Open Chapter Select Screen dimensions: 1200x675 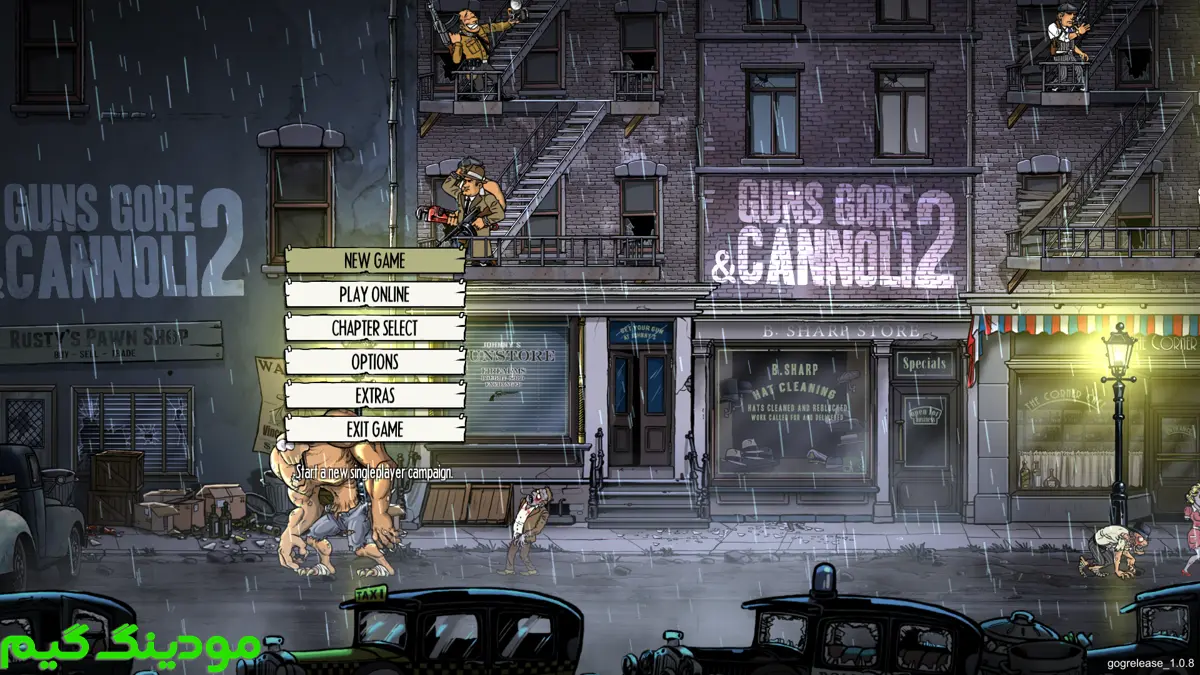pyautogui.click(x=375, y=328)
